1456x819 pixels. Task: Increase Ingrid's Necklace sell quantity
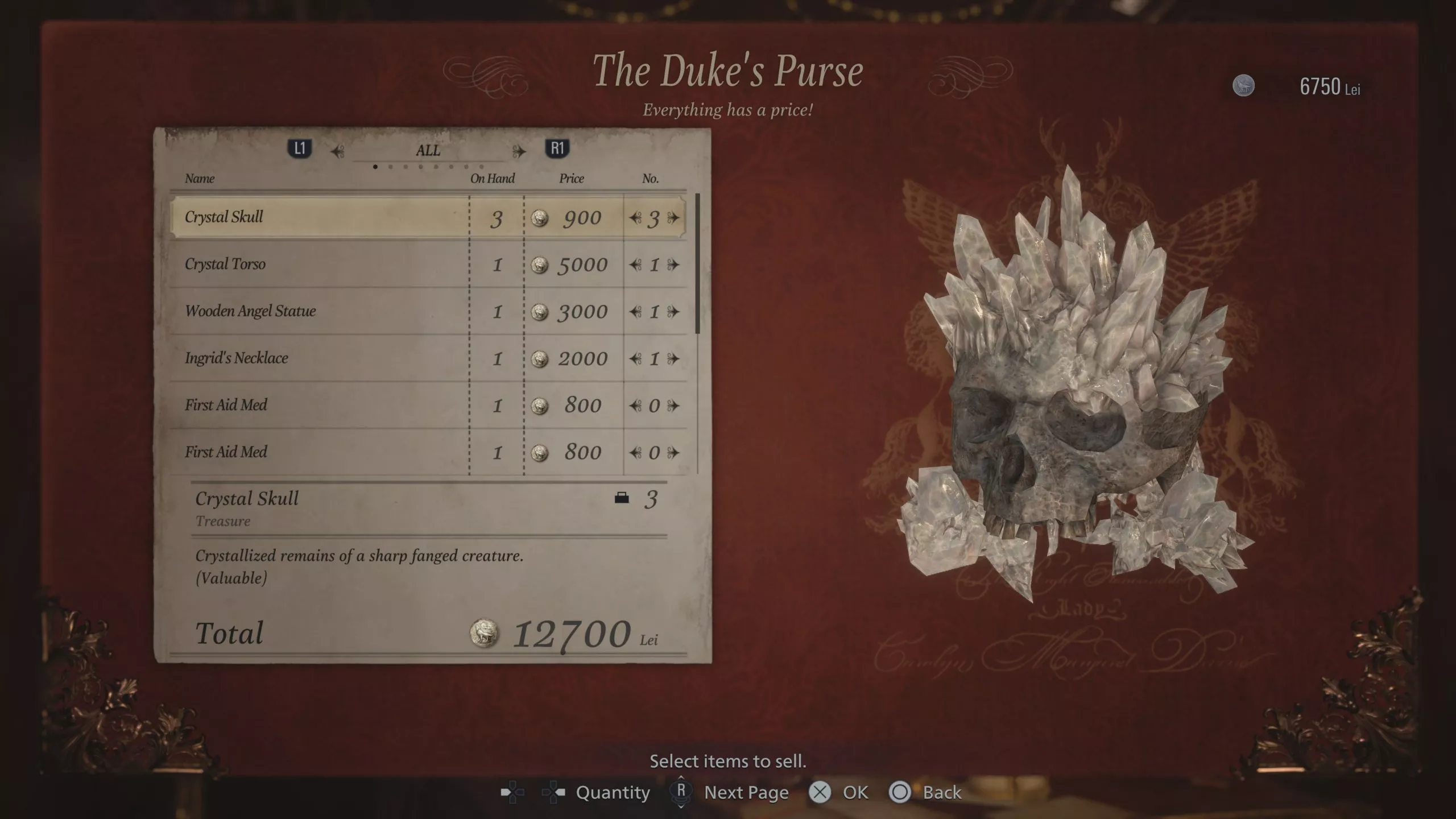pyautogui.click(x=674, y=359)
